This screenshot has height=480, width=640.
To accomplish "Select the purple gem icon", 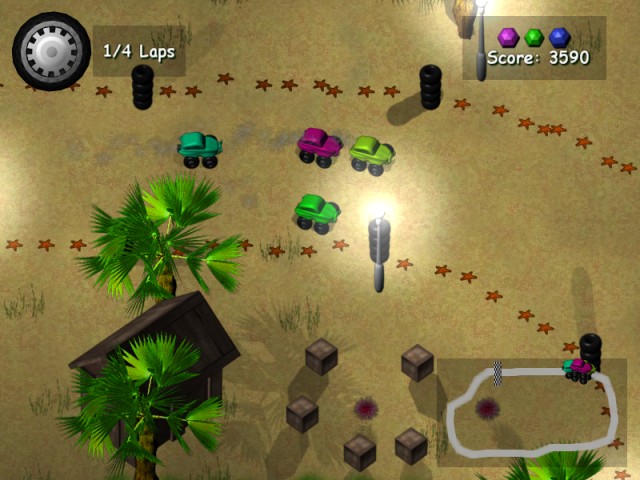I will tap(508, 37).
